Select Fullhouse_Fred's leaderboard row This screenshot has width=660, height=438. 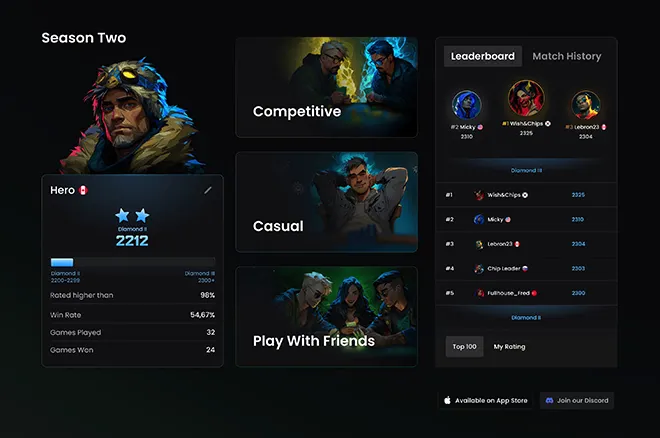[526, 293]
